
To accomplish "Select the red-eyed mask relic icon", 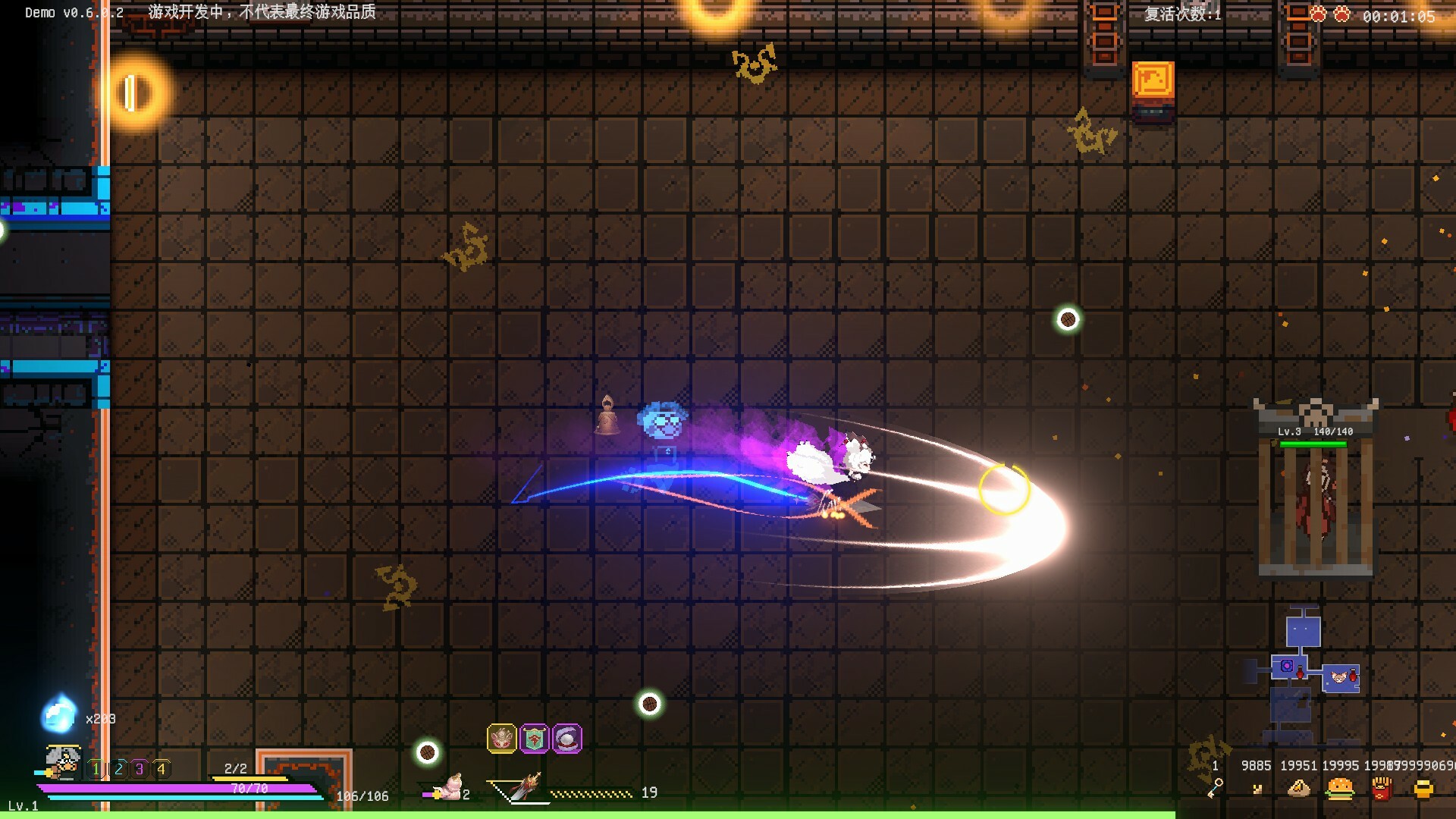I will pyautogui.click(x=501, y=739).
